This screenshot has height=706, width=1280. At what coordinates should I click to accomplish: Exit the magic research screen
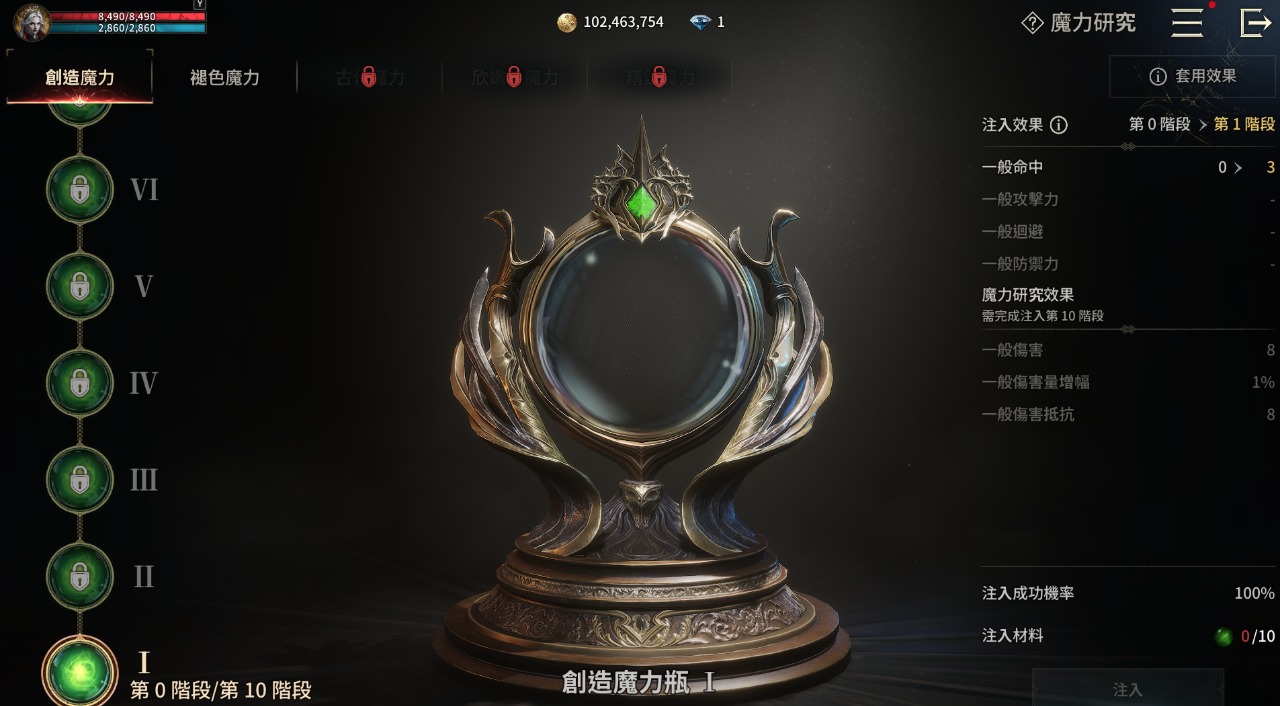tap(1254, 23)
